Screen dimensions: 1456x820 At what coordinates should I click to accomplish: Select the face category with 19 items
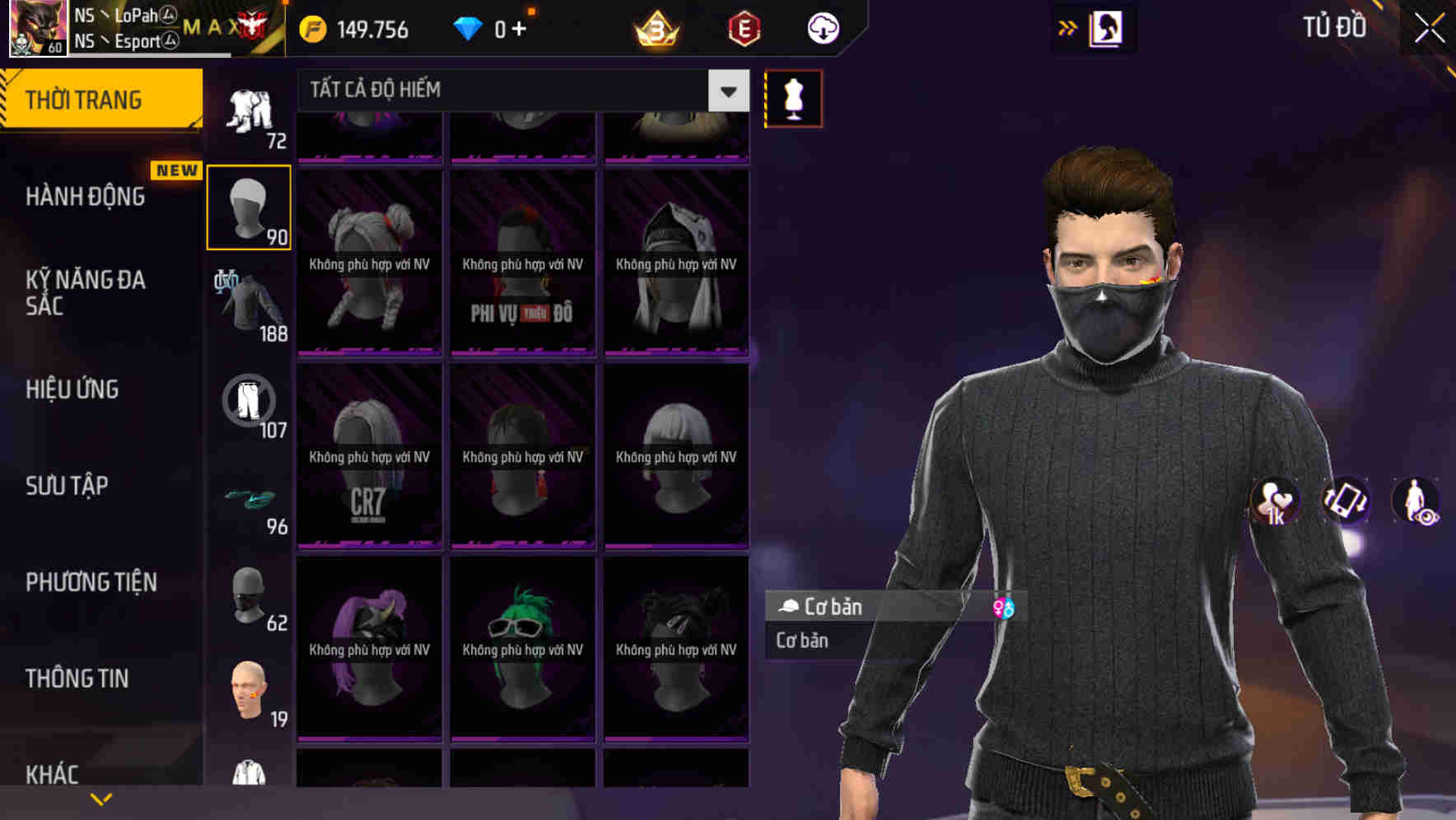point(249,692)
